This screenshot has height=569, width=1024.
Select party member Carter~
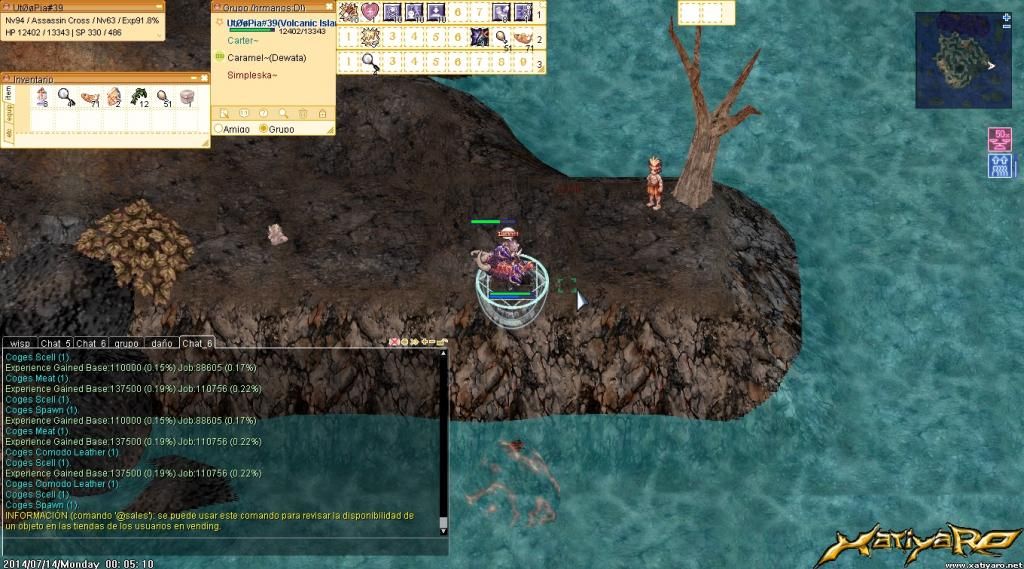[x=244, y=42]
